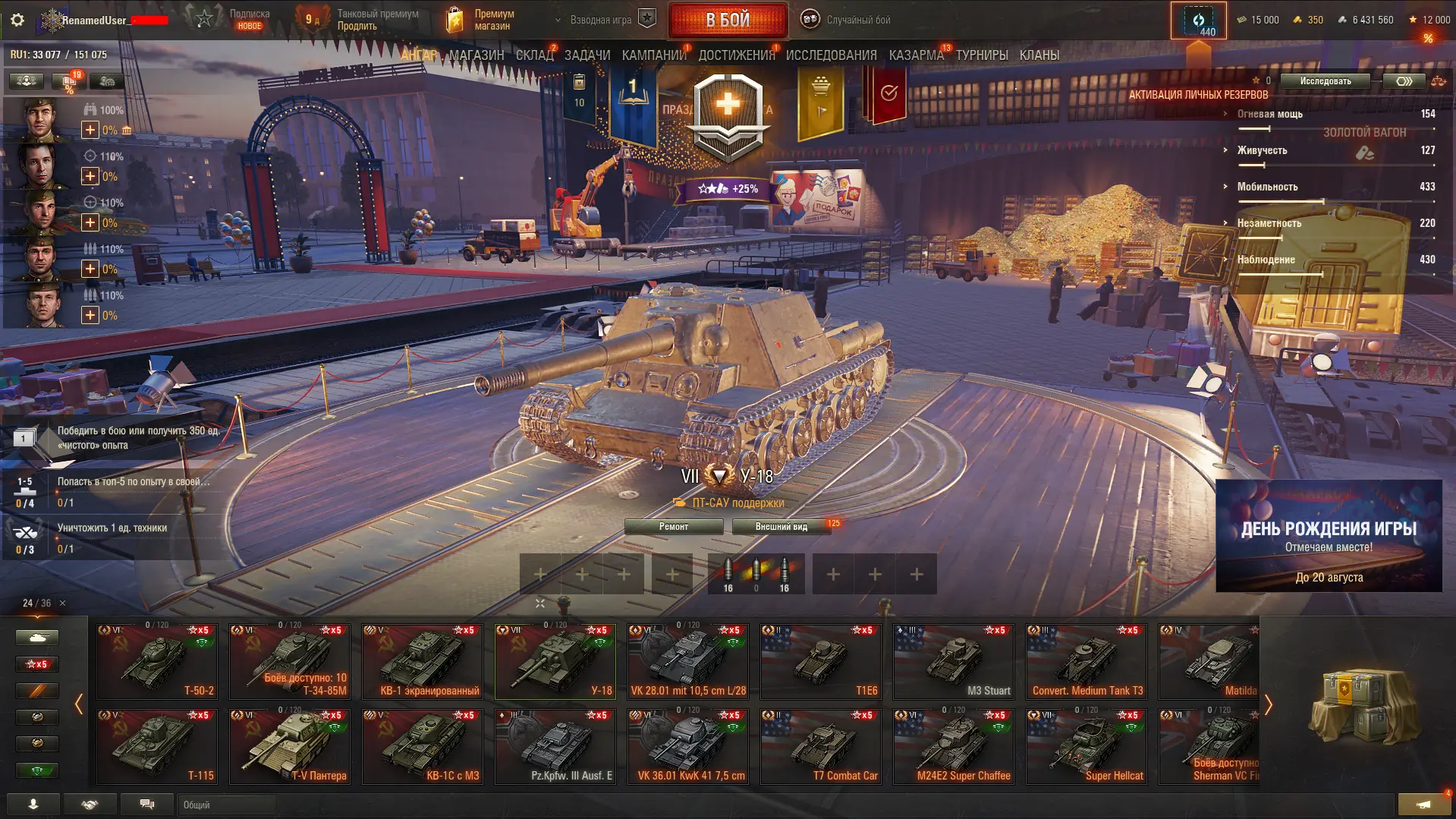
Task: Click the Ремонт repair button
Action: click(673, 527)
